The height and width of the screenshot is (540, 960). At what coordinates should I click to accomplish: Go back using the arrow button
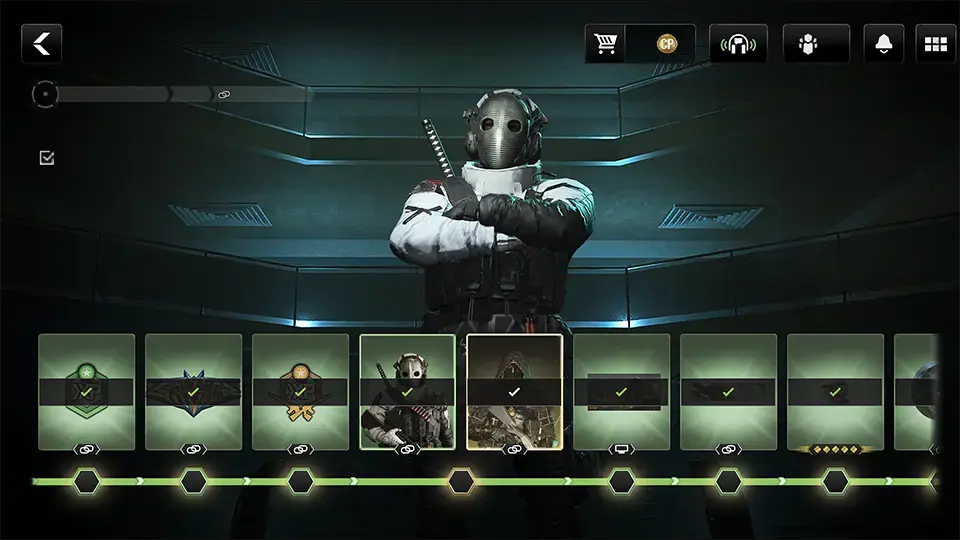click(42, 44)
